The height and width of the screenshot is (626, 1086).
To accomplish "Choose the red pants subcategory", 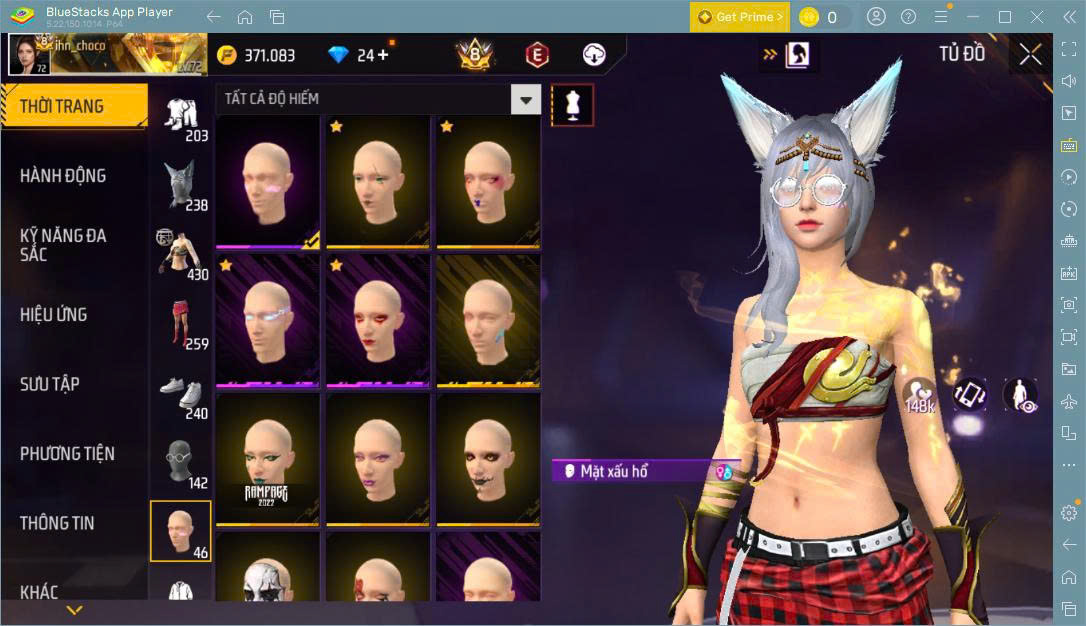I will click(x=181, y=323).
